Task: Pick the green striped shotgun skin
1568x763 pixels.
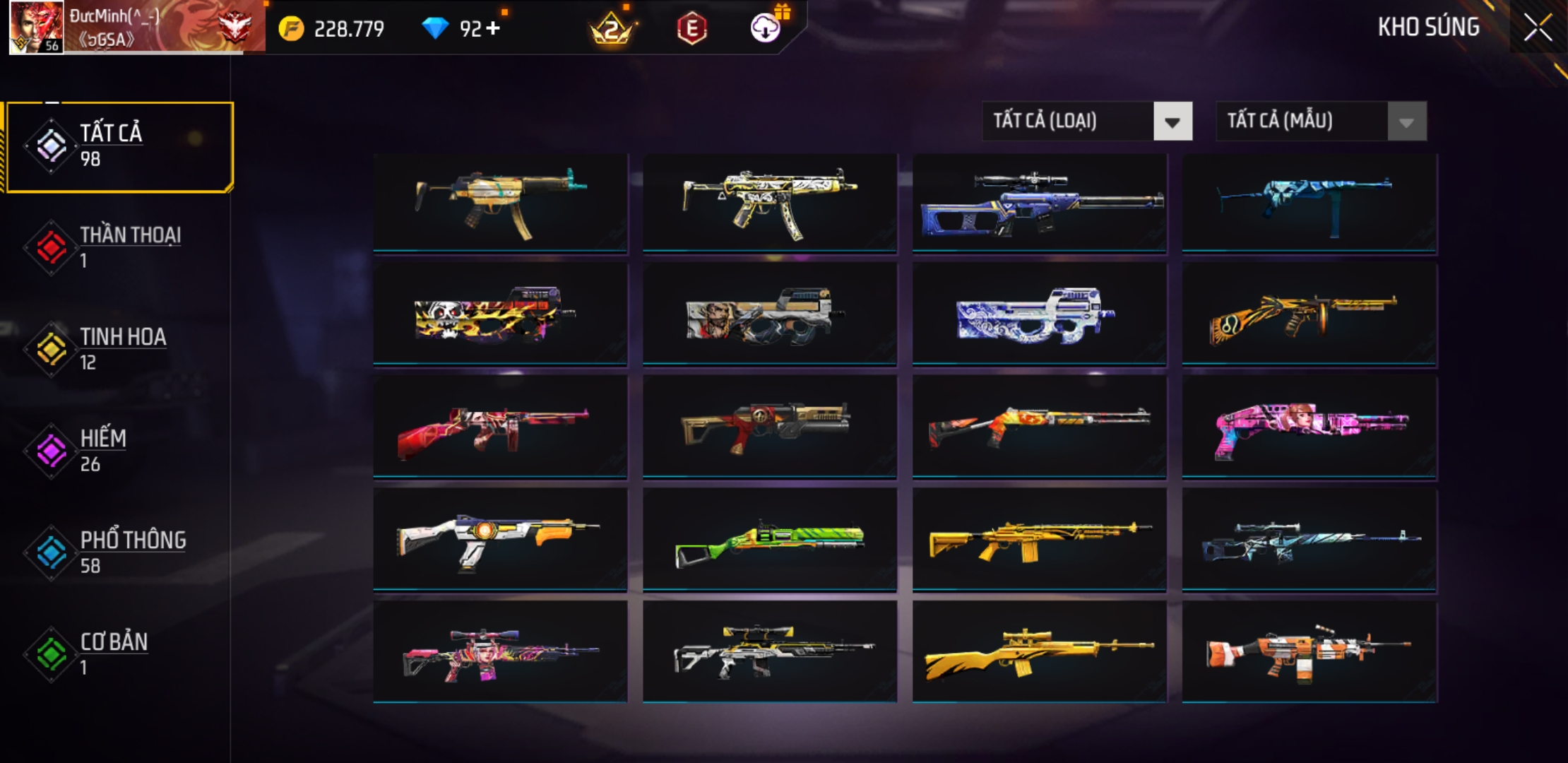Action: (x=770, y=540)
